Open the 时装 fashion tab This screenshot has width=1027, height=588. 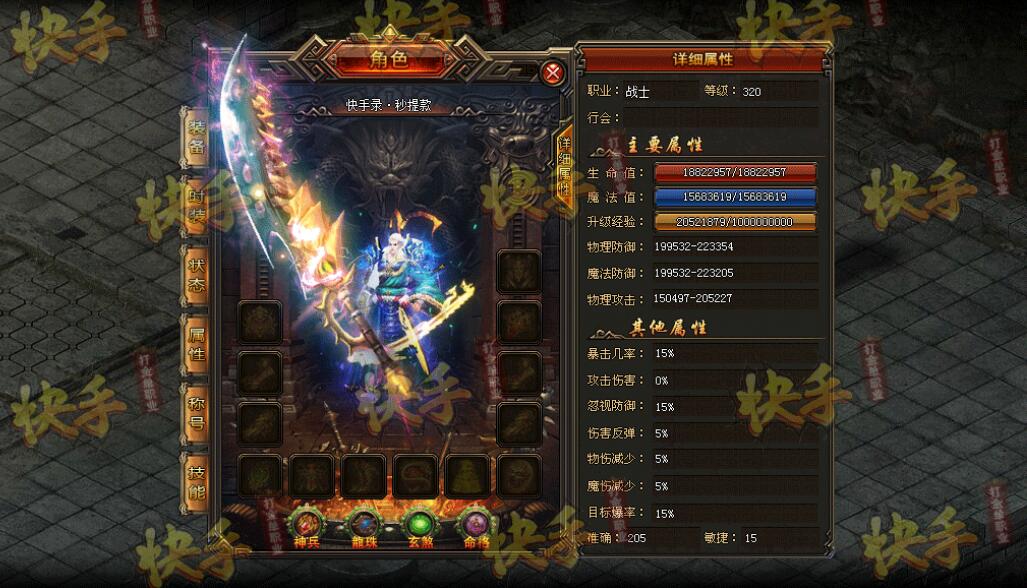click(x=196, y=205)
